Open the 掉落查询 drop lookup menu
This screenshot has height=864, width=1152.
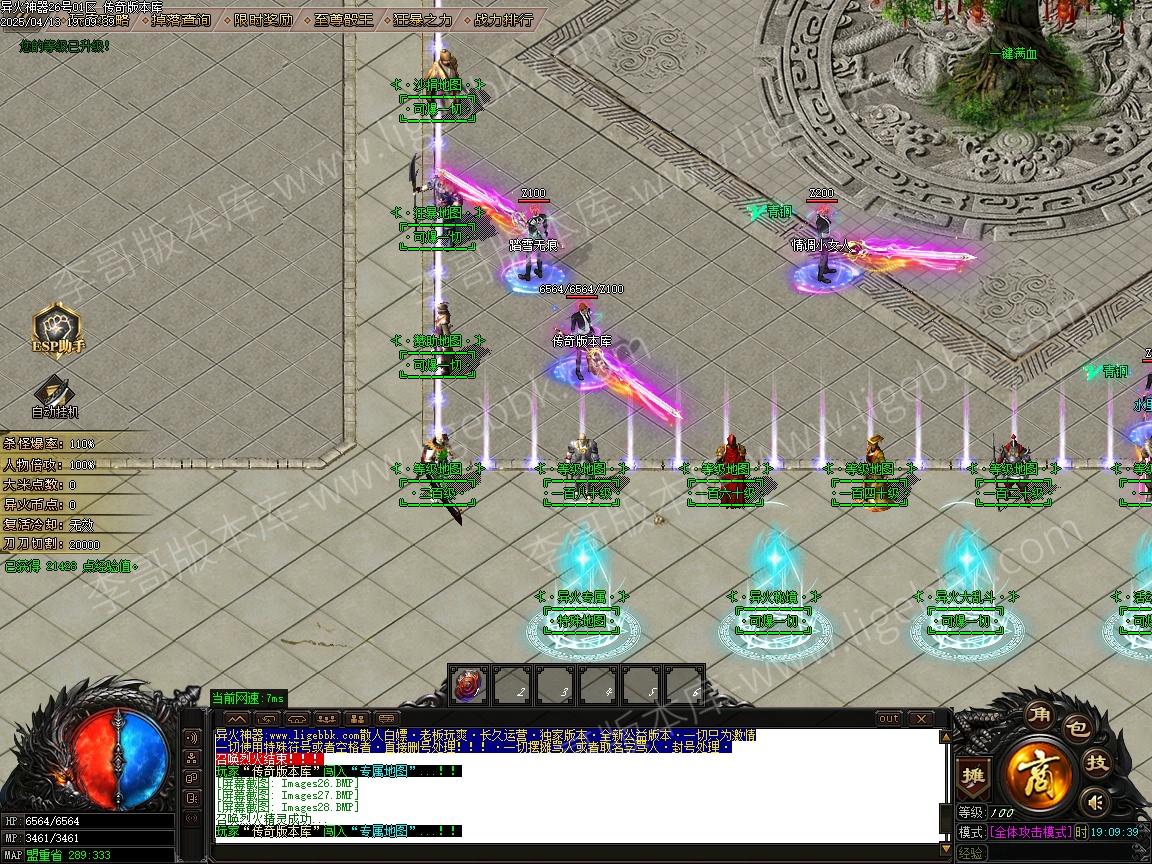(181, 20)
